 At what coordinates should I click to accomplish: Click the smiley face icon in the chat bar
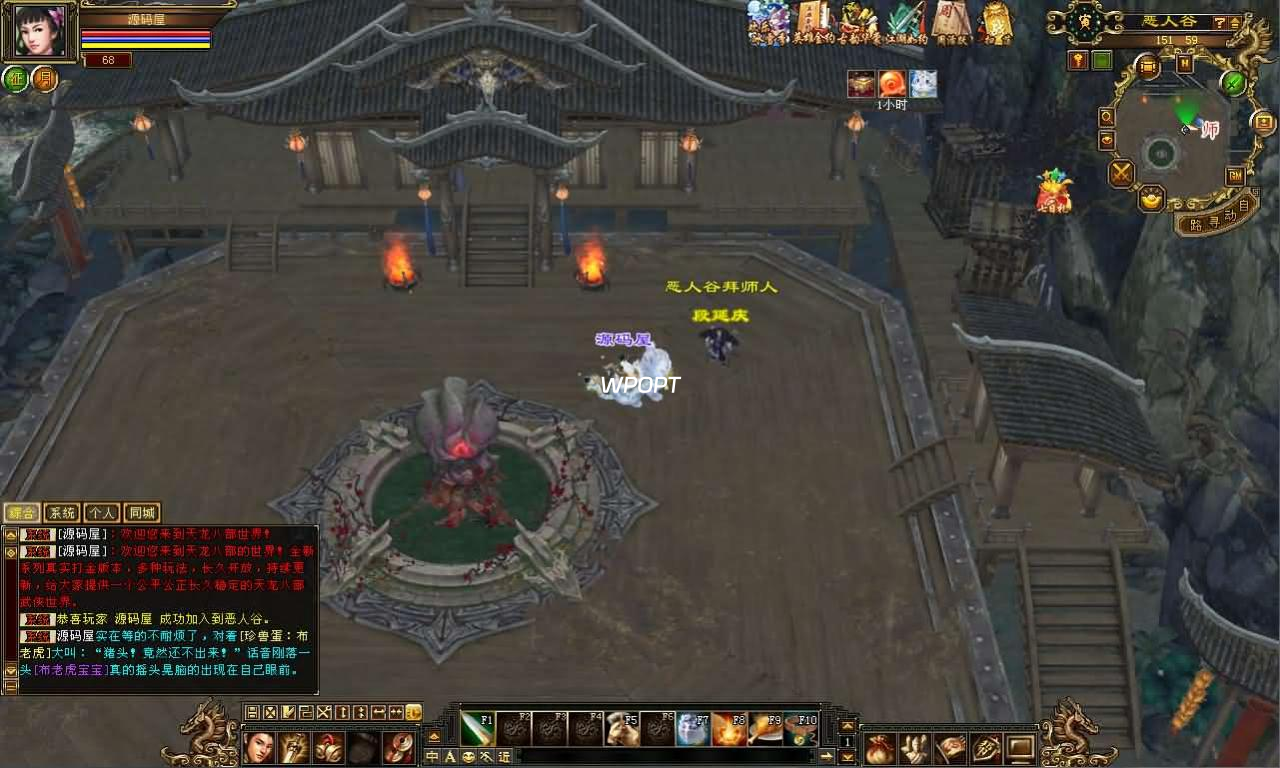(x=469, y=758)
